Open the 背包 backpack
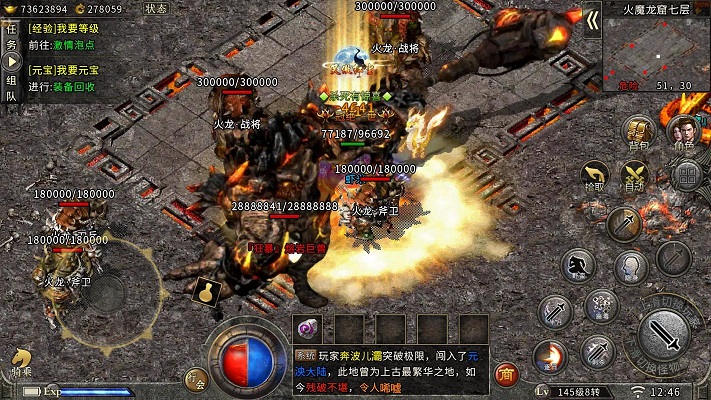This screenshot has width=711, height=400. click(x=639, y=134)
